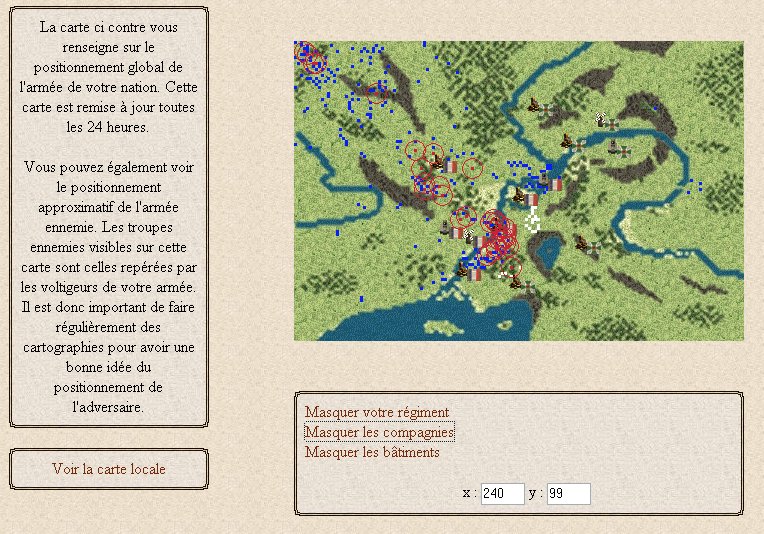Select "Masquer les bâtiments" option

pos(372,452)
